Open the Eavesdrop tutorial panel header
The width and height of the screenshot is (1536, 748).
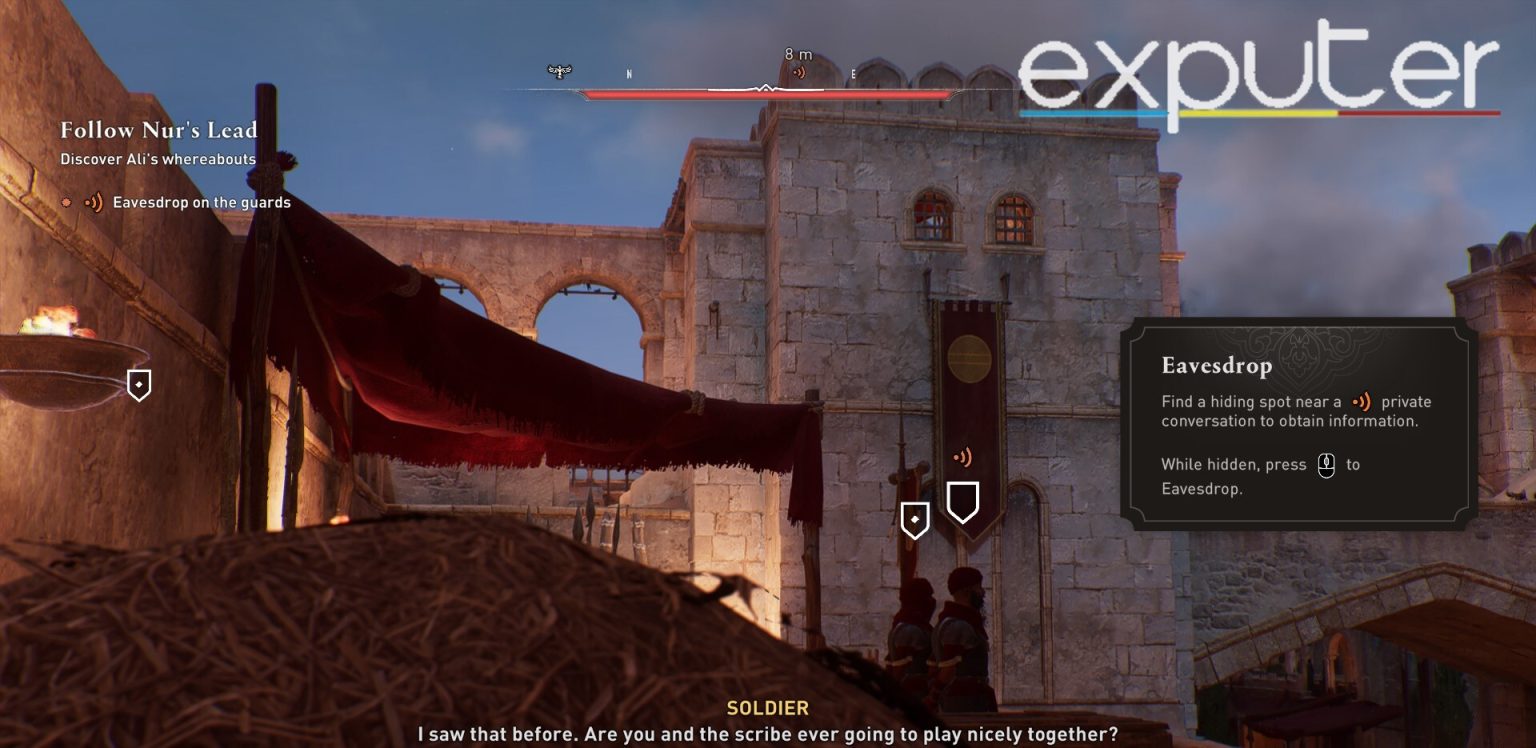point(1216,367)
